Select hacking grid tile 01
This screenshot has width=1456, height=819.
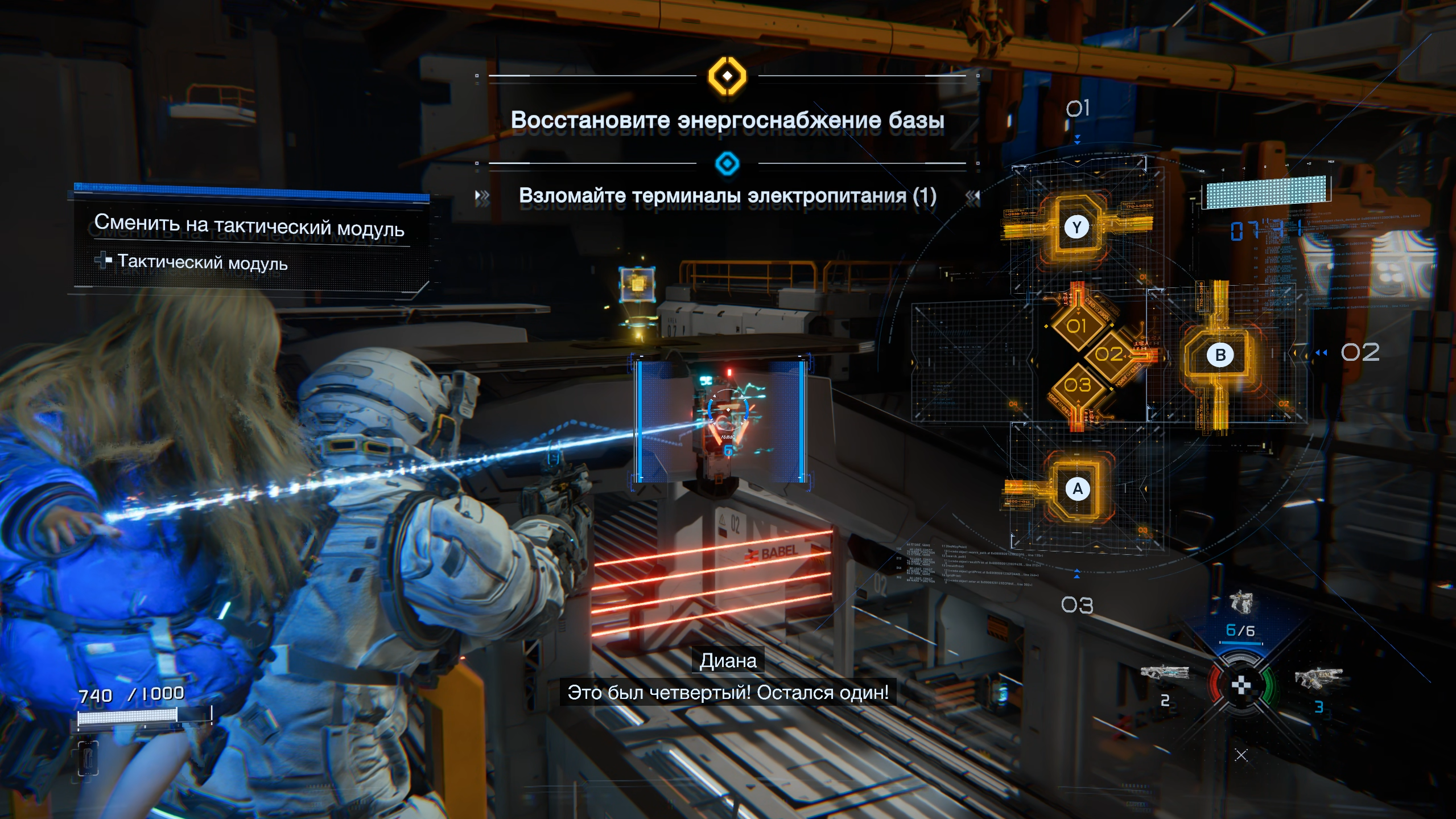(1076, 326)
